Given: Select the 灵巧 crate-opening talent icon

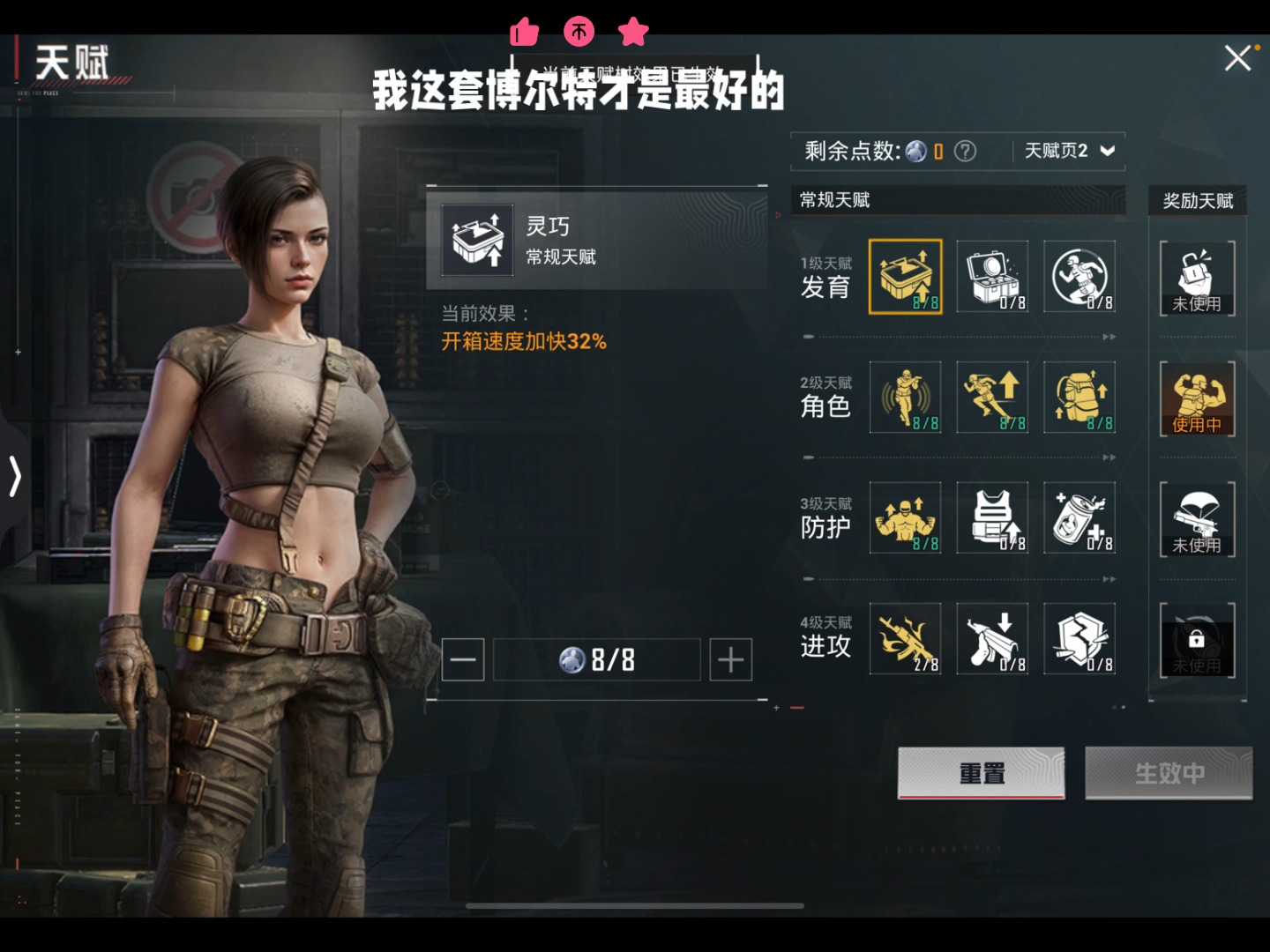Looking at the screenshot, I should point(905,277).
